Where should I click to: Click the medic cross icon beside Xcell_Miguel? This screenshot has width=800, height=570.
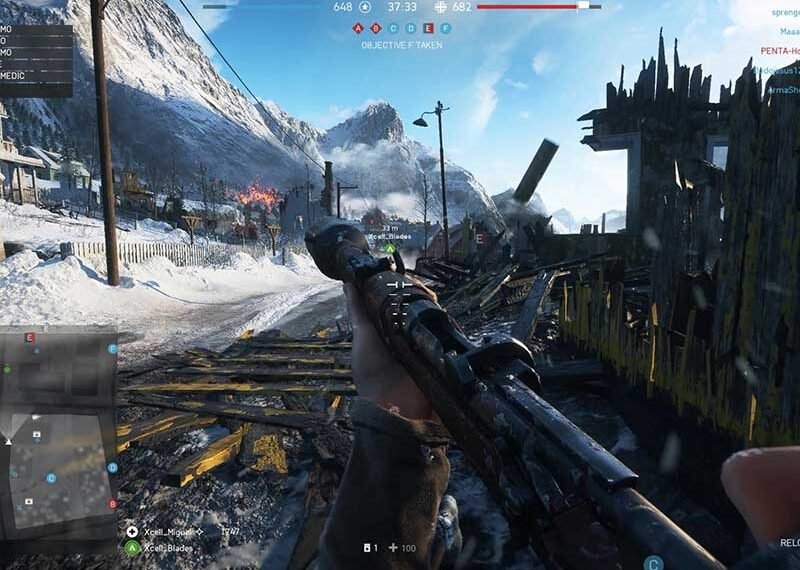point(132,532)
